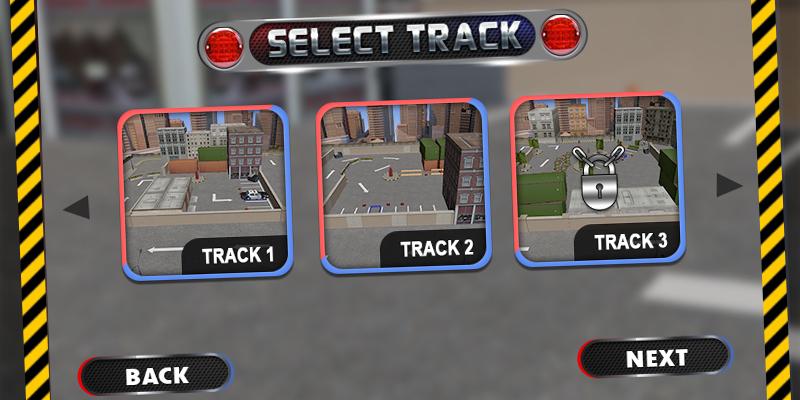Continue with the NEXT button
This screenshot has height=400, width=800.
(x=656, y=357)
